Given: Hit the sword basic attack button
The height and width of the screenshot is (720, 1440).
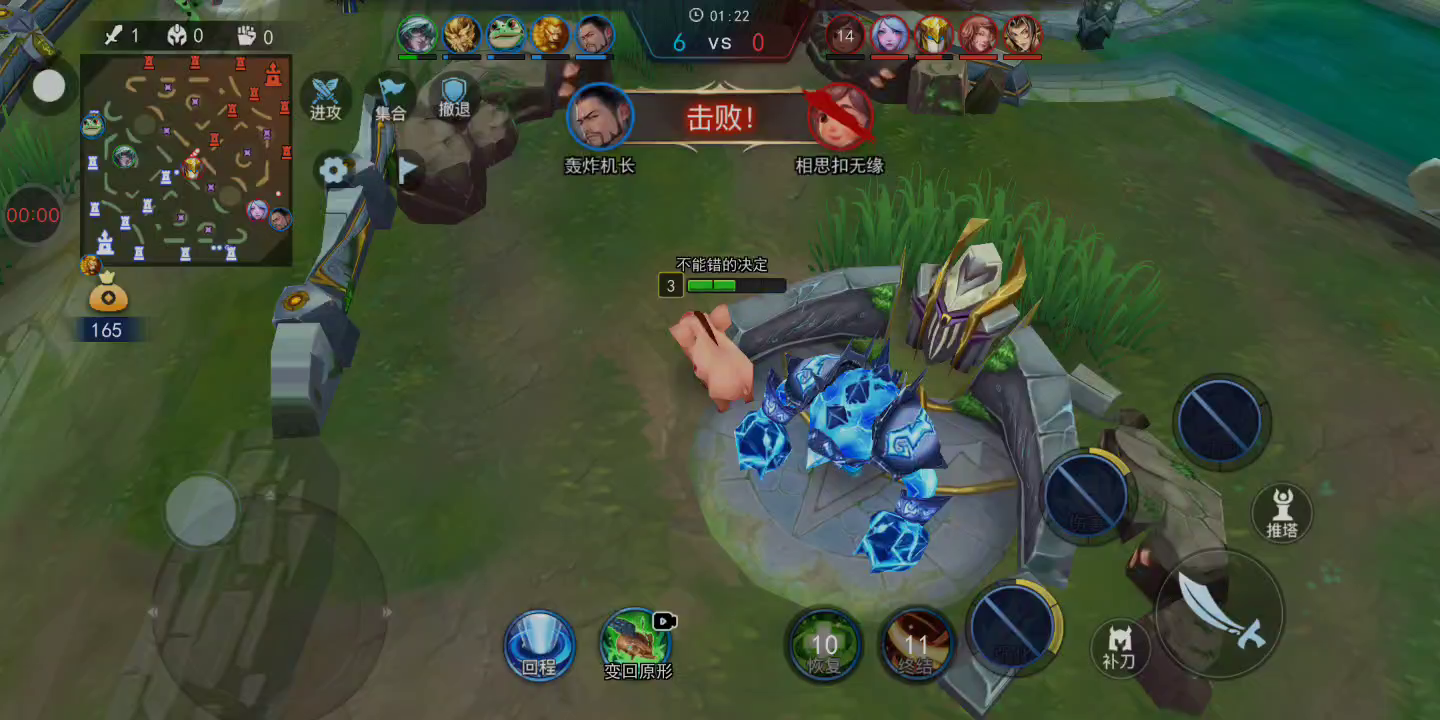Looking at the screenshot, I should pos(1220,613).
